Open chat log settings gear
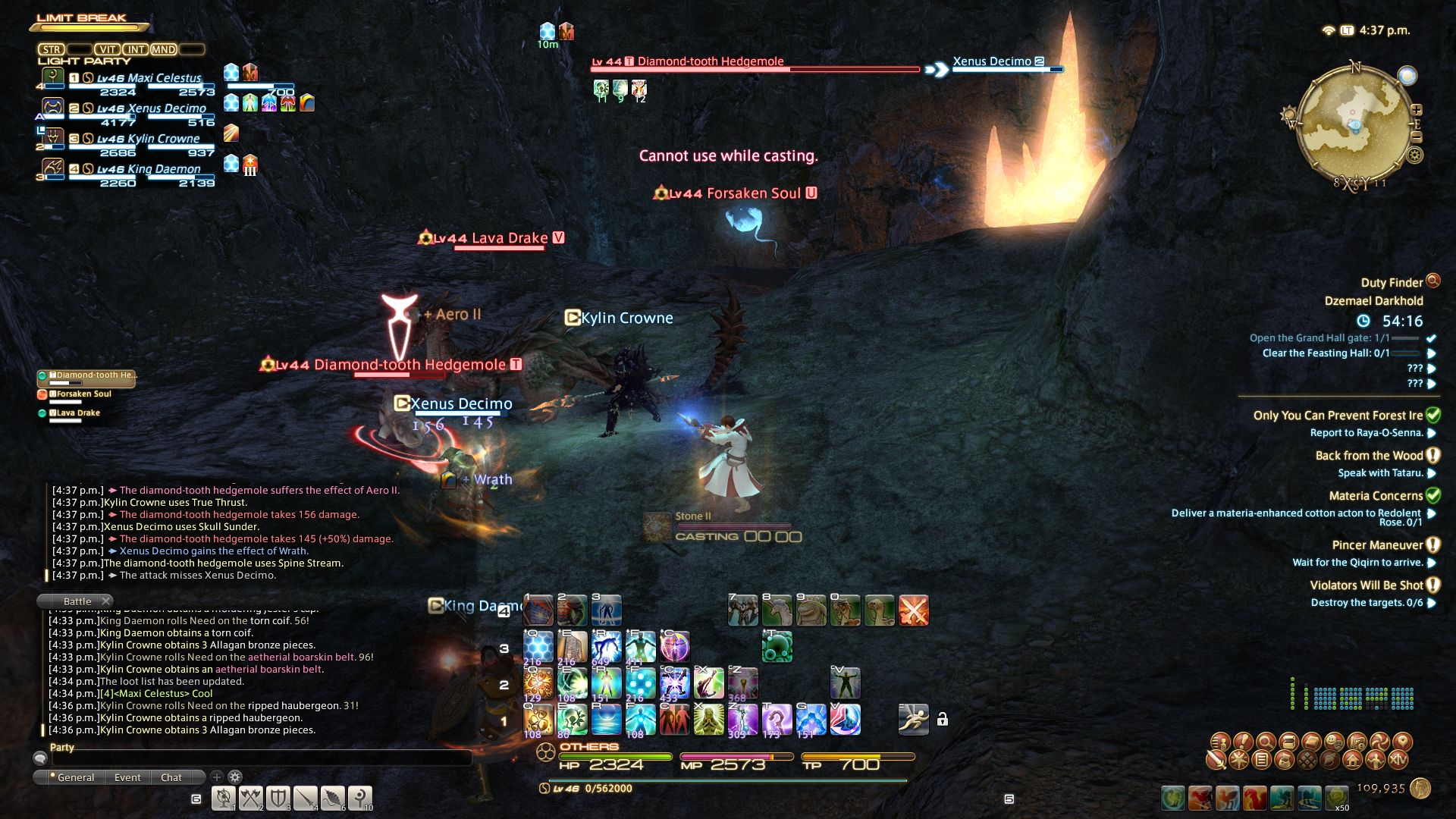This screenshot has width=1456, height=819. tap(235, 777)
